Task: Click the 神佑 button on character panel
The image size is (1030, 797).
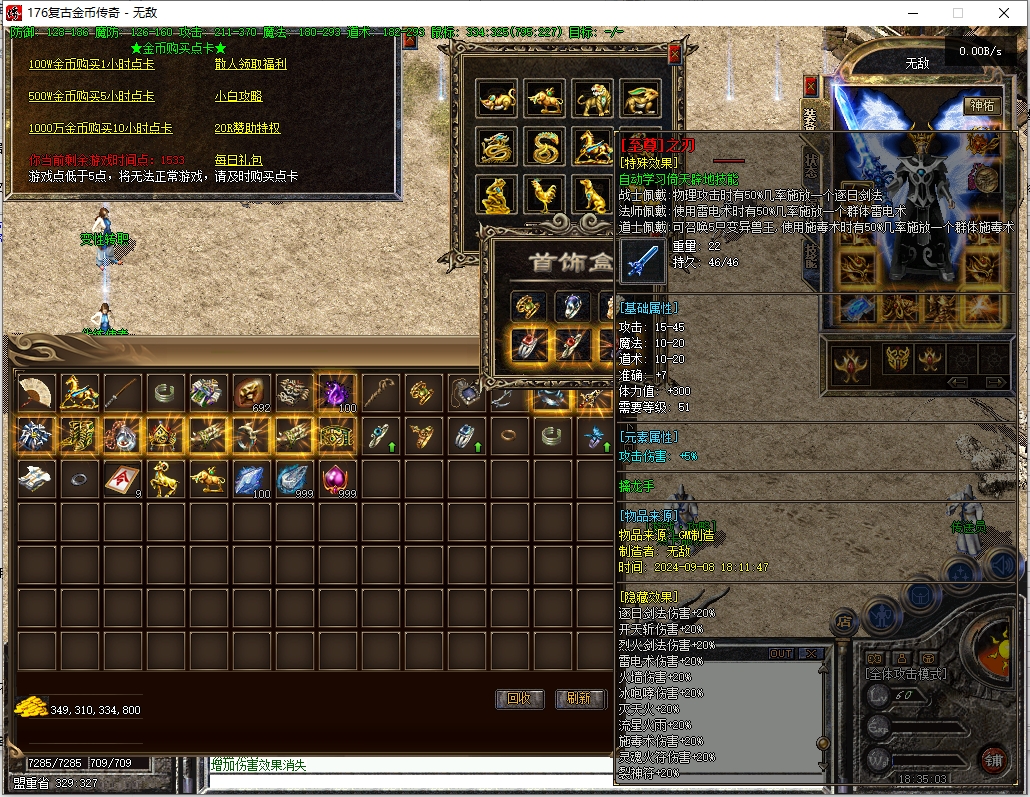Action: pyautogui.click(x=981, y=105)
